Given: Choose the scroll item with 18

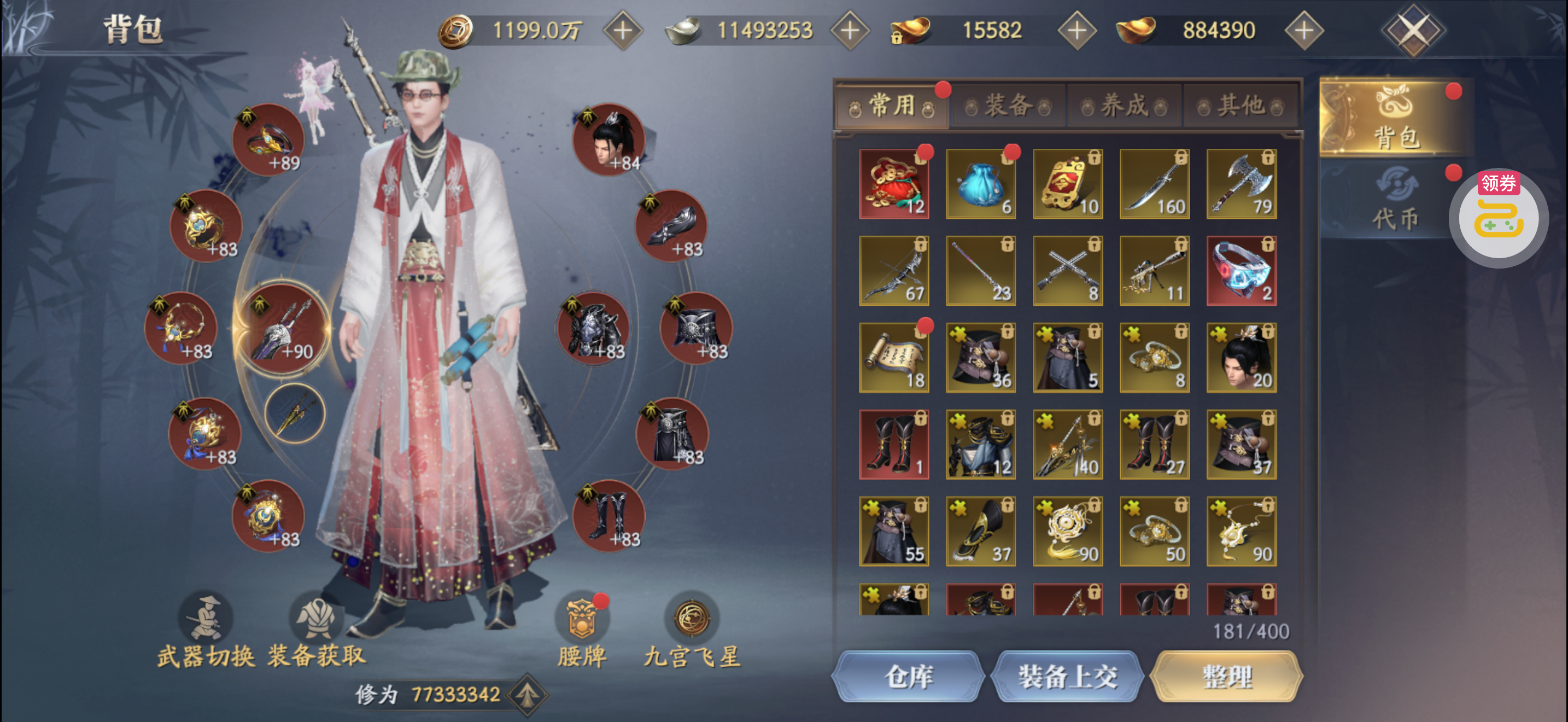Looking at the screenshot, I should (x=893, y=358).
